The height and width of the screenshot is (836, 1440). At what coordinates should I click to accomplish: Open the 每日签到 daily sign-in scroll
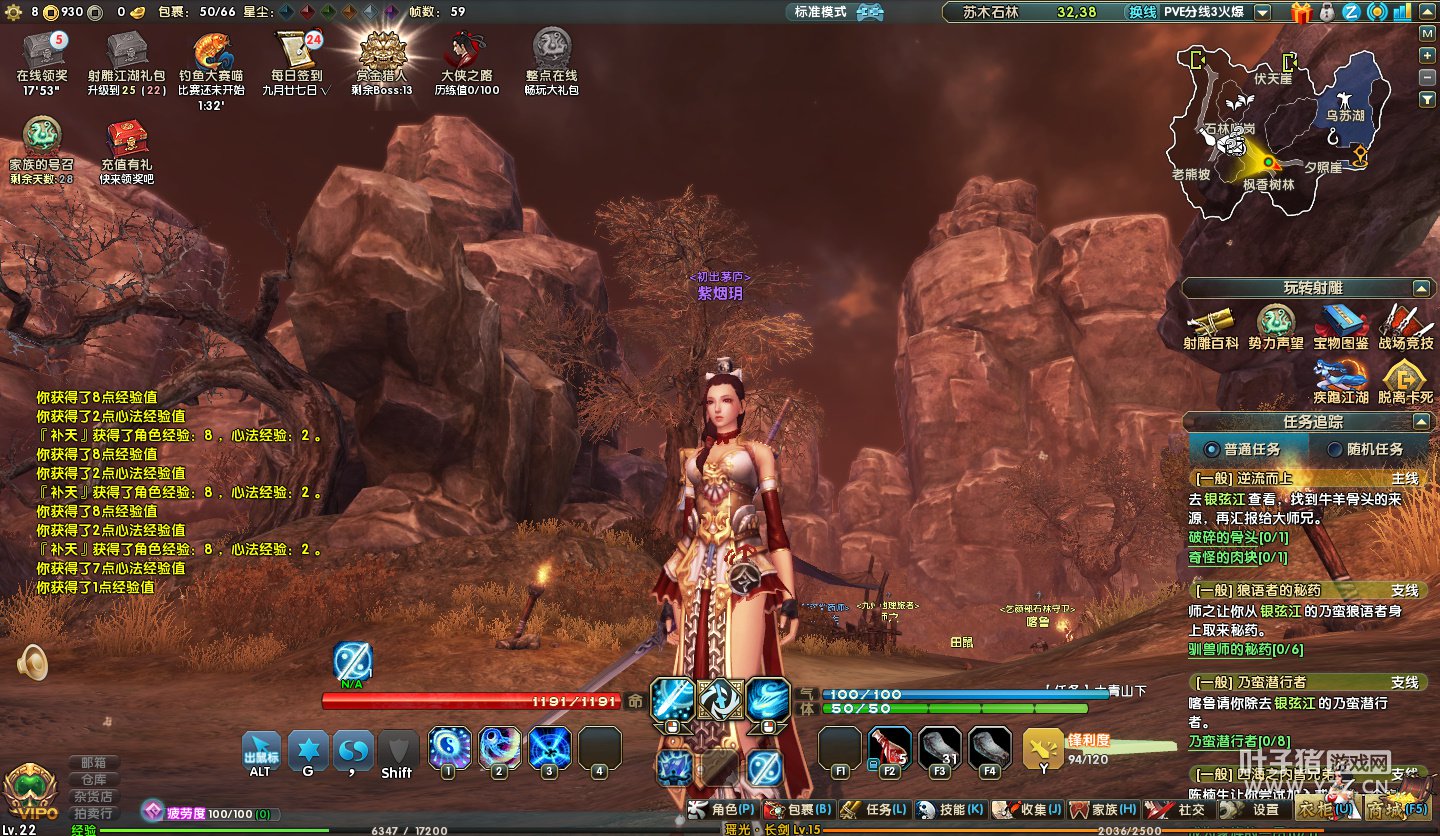coord(296,51)
